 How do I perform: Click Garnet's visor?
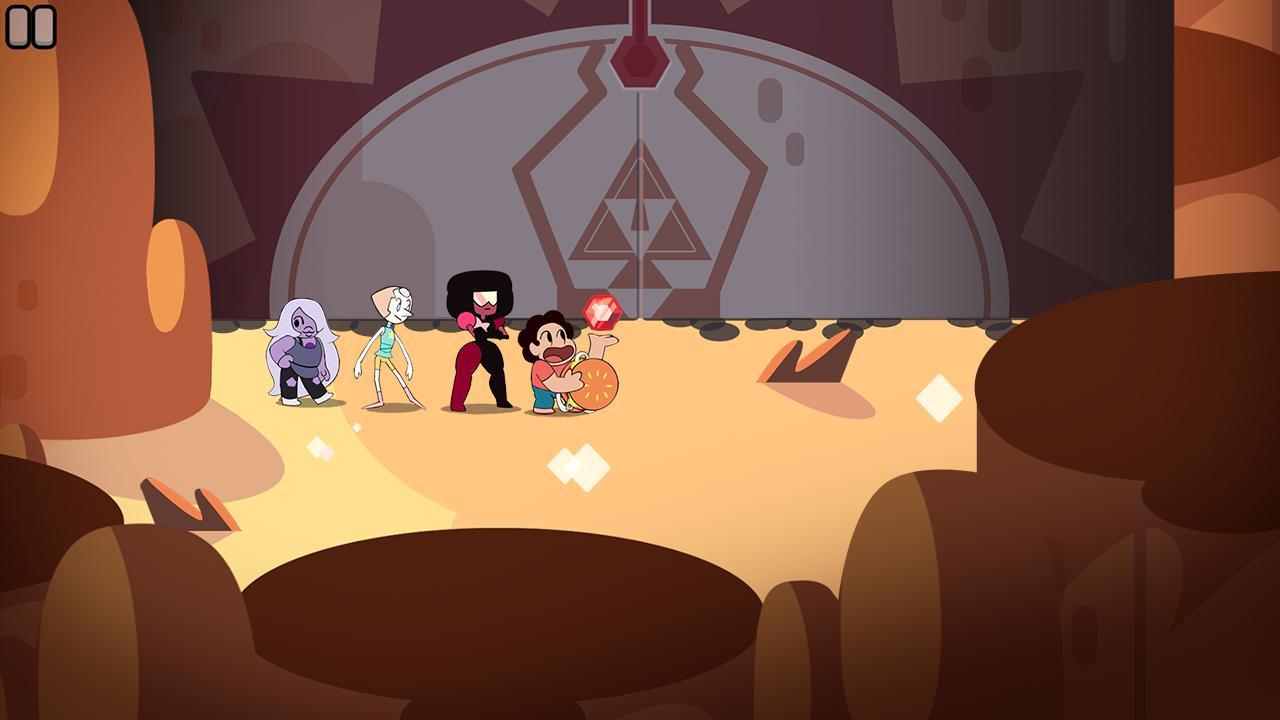486,297
